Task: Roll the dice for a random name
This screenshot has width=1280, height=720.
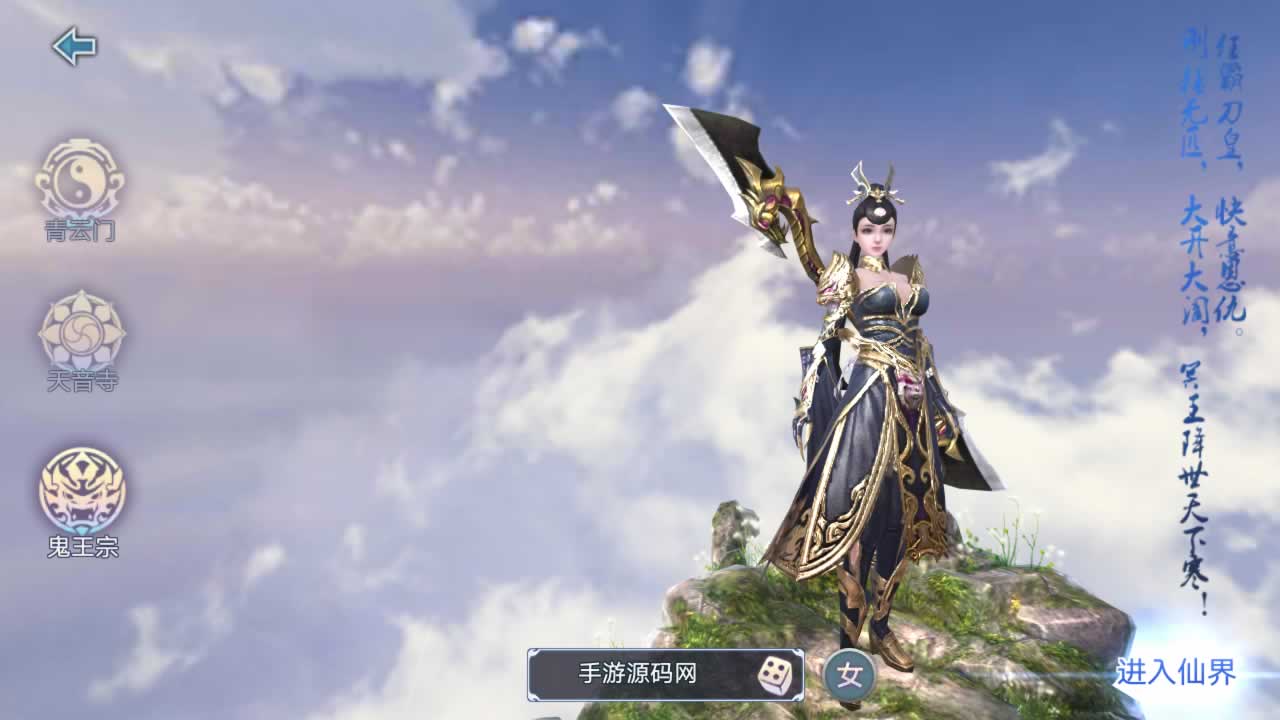Action: pyautogui.click(x=774, y=676)
